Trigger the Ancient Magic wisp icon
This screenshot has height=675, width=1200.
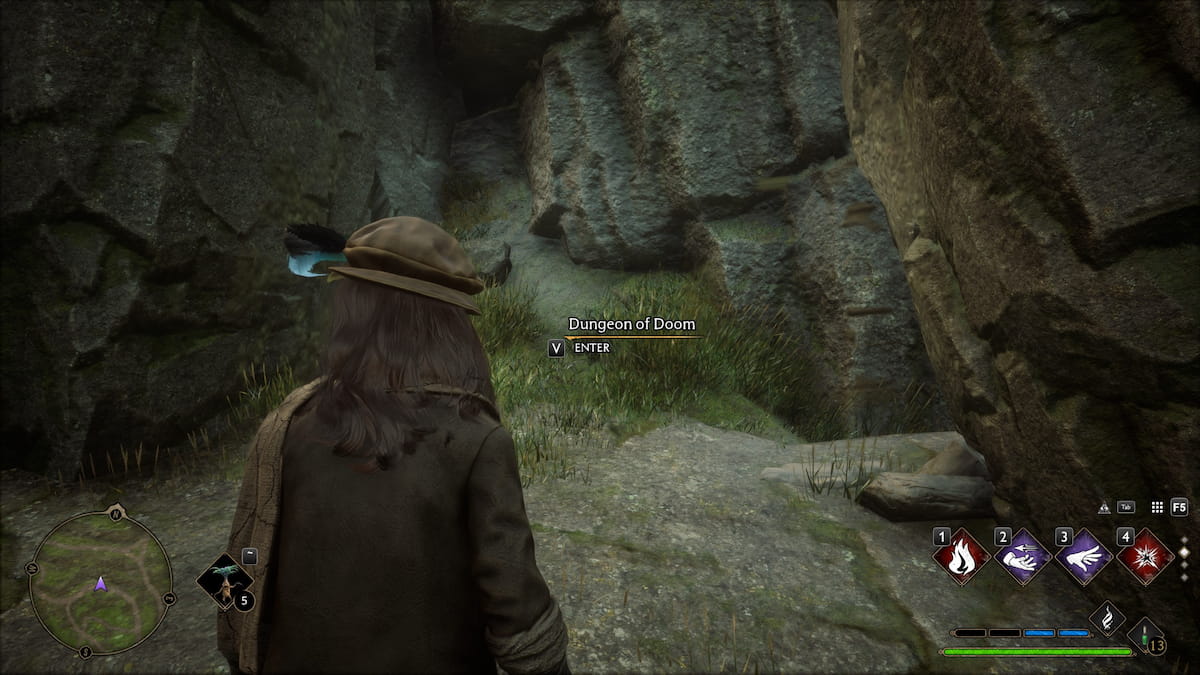(x=1107, y=618)
